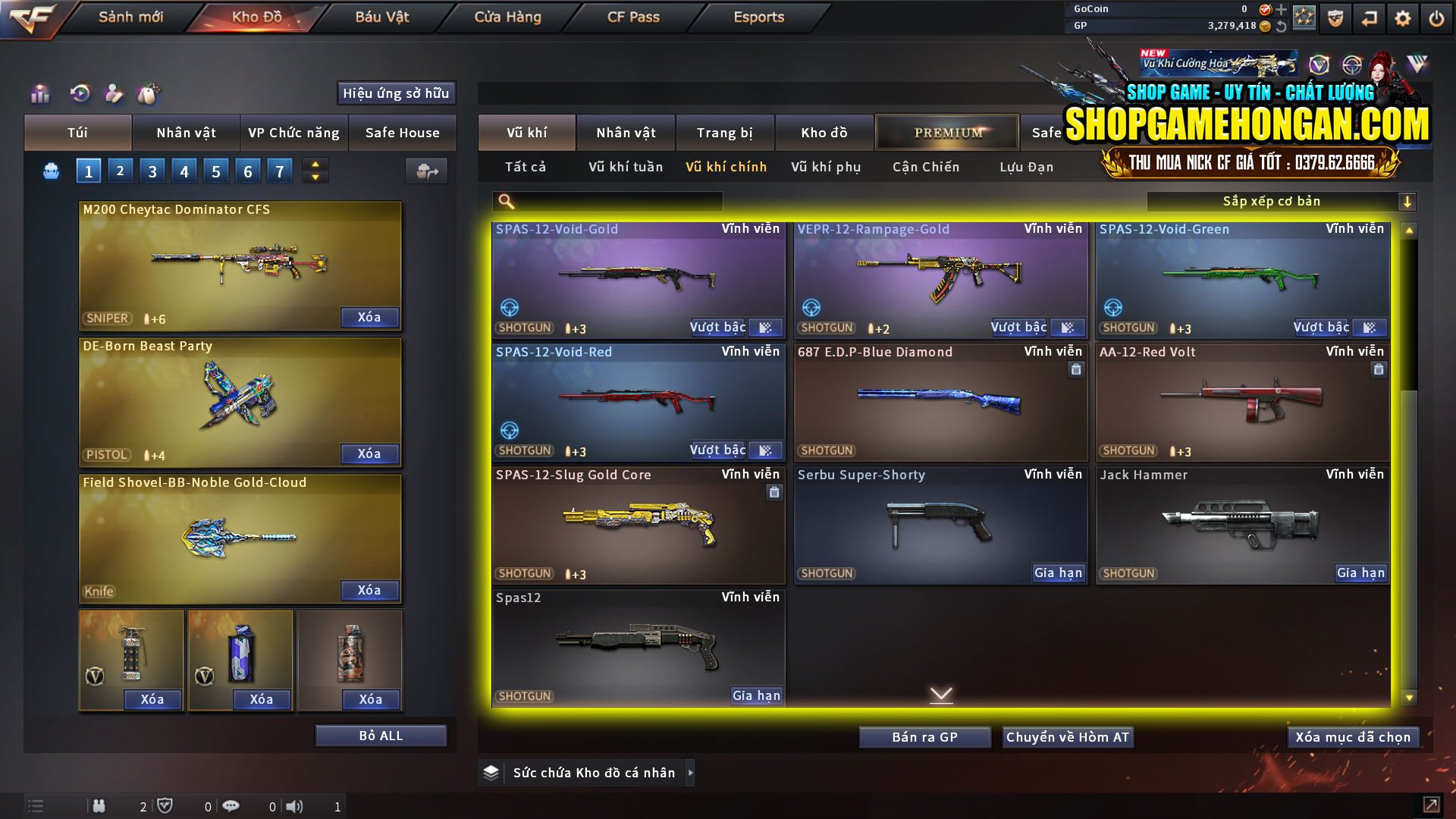
Task: Open the chat bubble icon in the status bar
Action: pyautogui.click(x=231, y=806)
